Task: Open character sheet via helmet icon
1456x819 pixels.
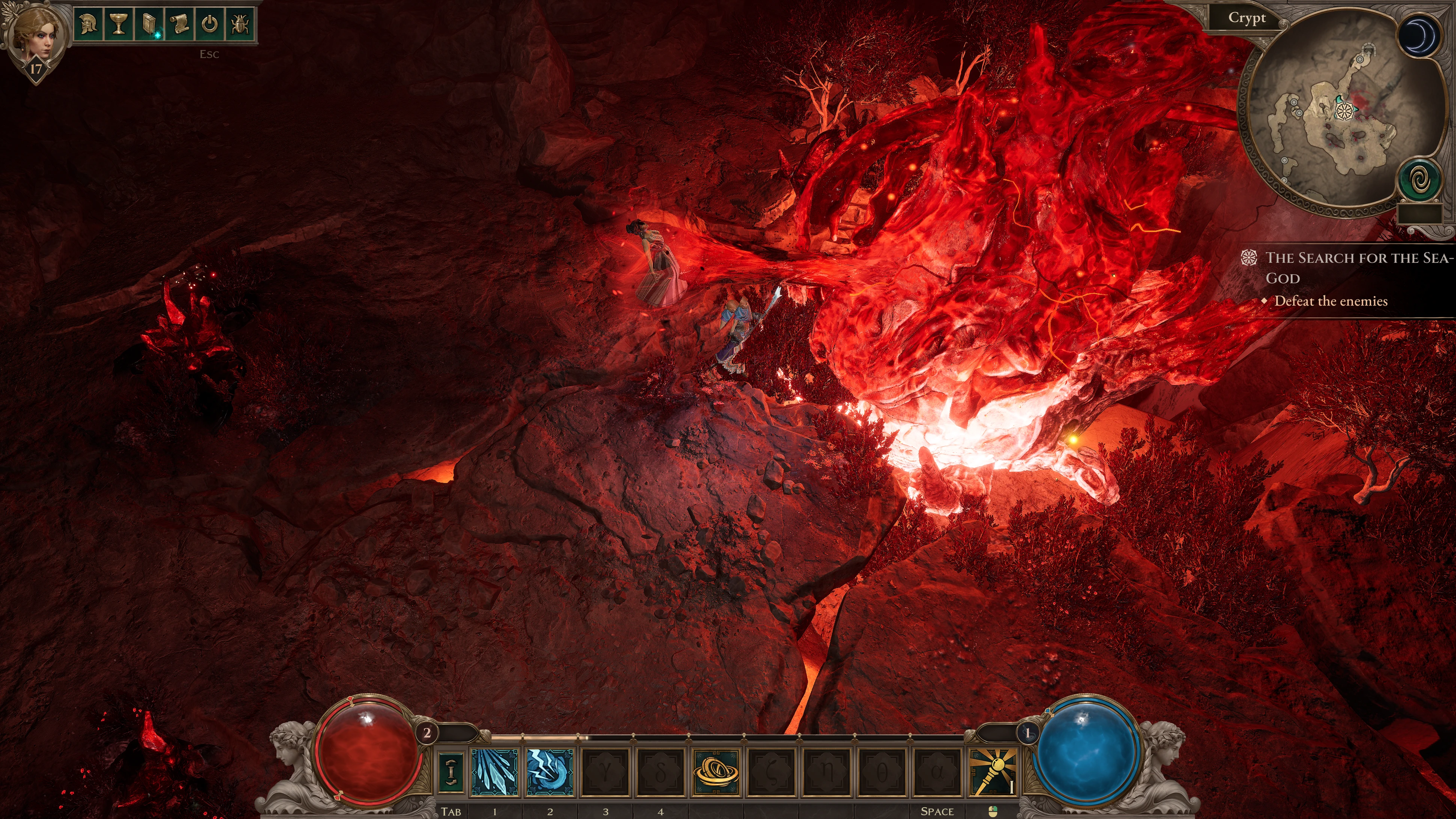Action: point(88,24)
